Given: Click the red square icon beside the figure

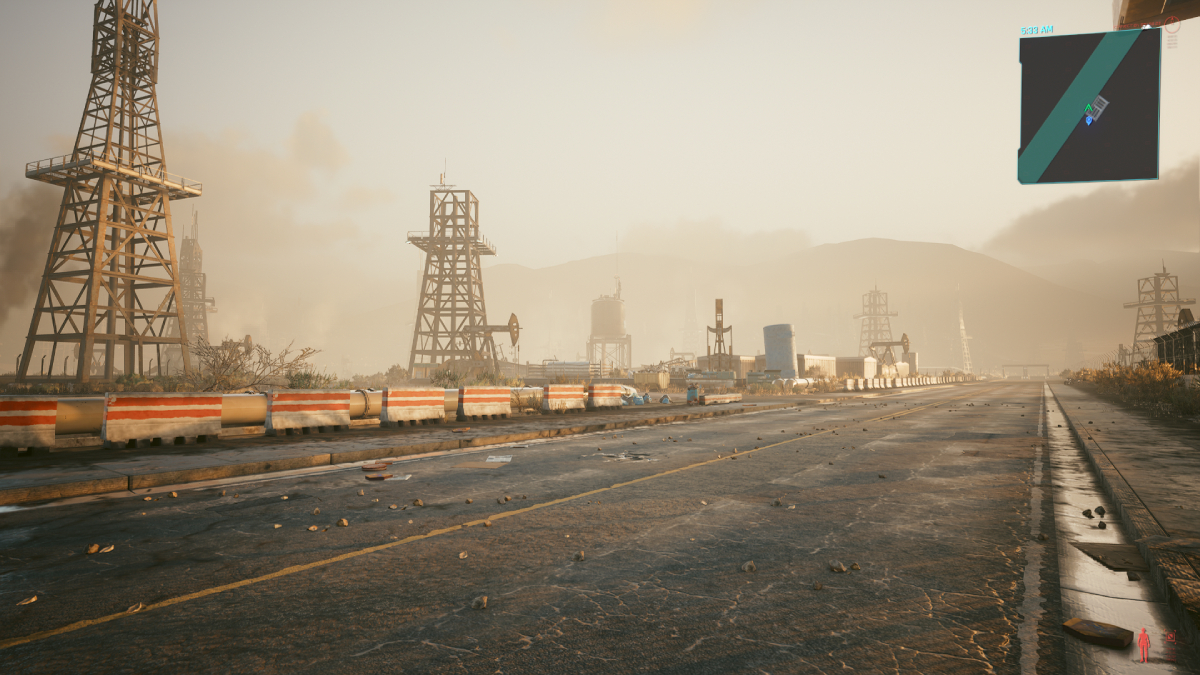Looking at the screenshot, I should [x=1170, y=635].
